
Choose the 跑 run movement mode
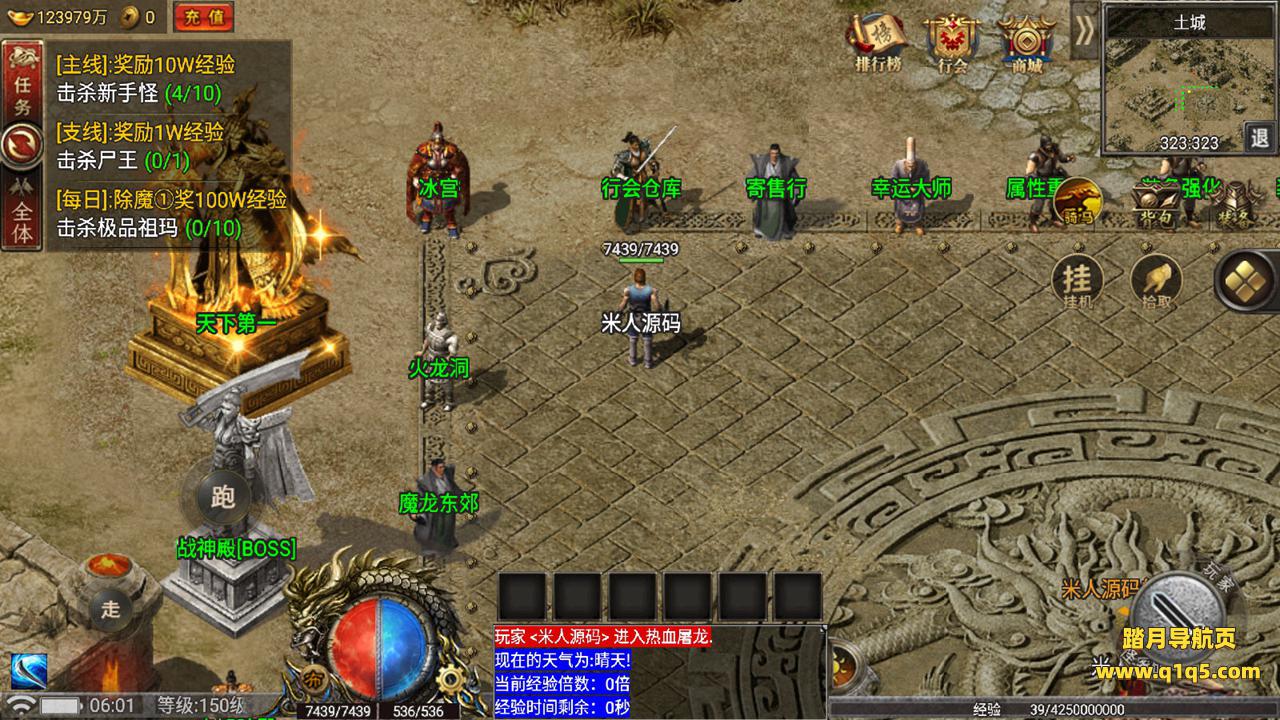point(223,497)
